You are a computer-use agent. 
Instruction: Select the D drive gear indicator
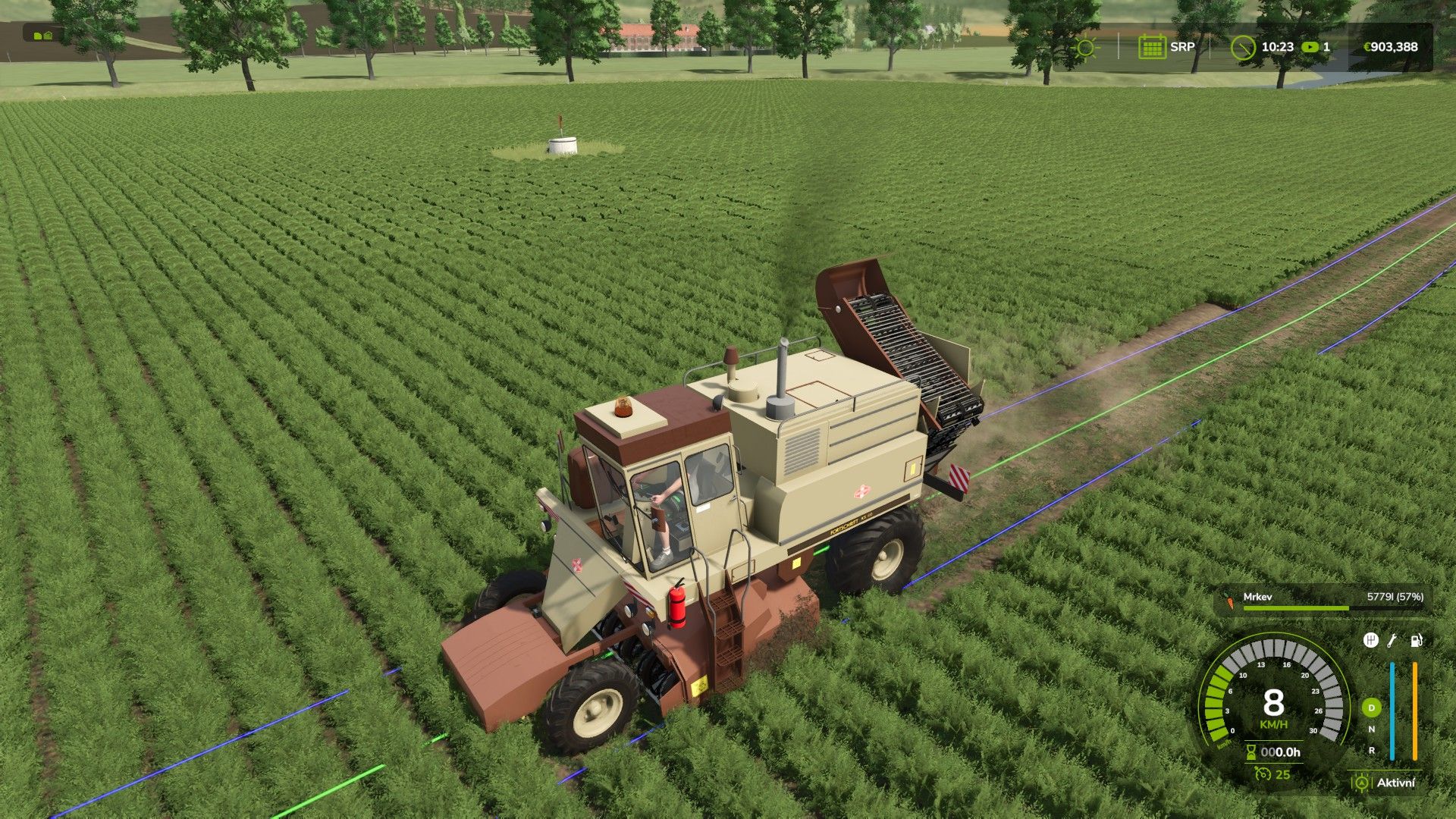pos(1371,708)
